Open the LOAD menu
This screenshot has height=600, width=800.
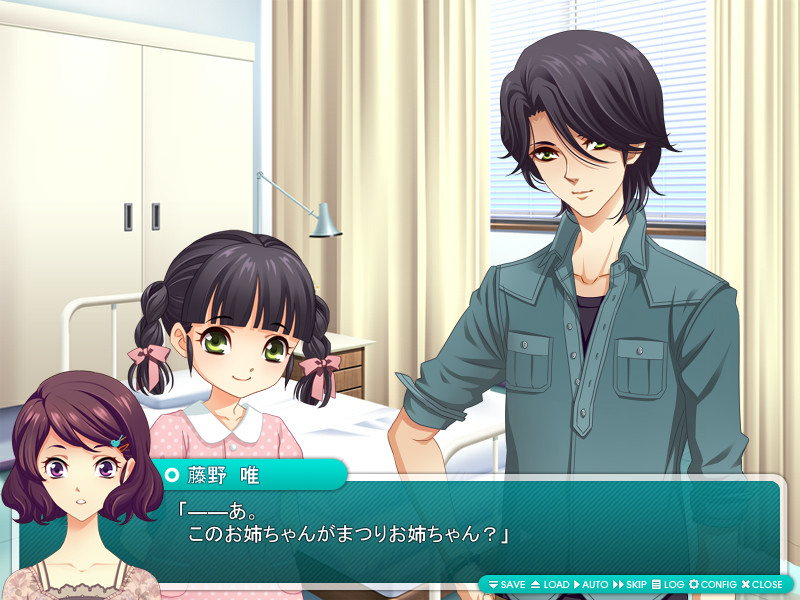click(x=550, y=584)
